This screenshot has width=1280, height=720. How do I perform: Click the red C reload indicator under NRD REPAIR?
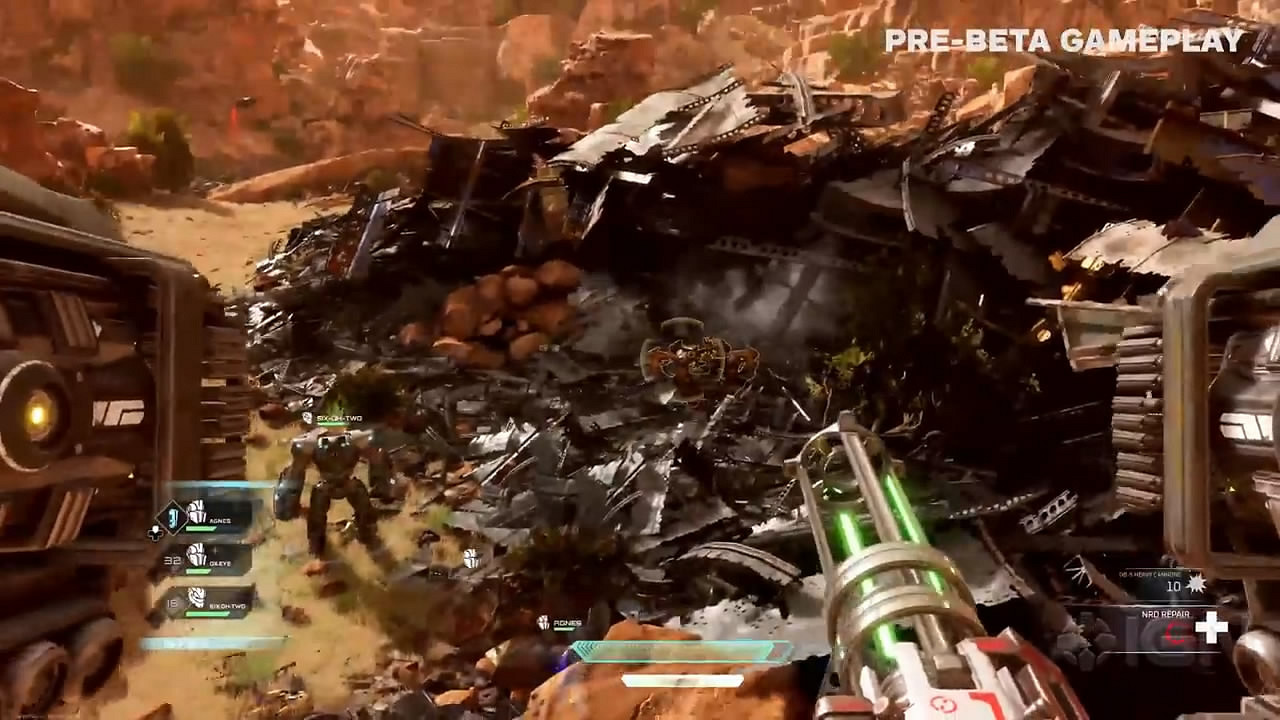click(x=1176, y=631)
